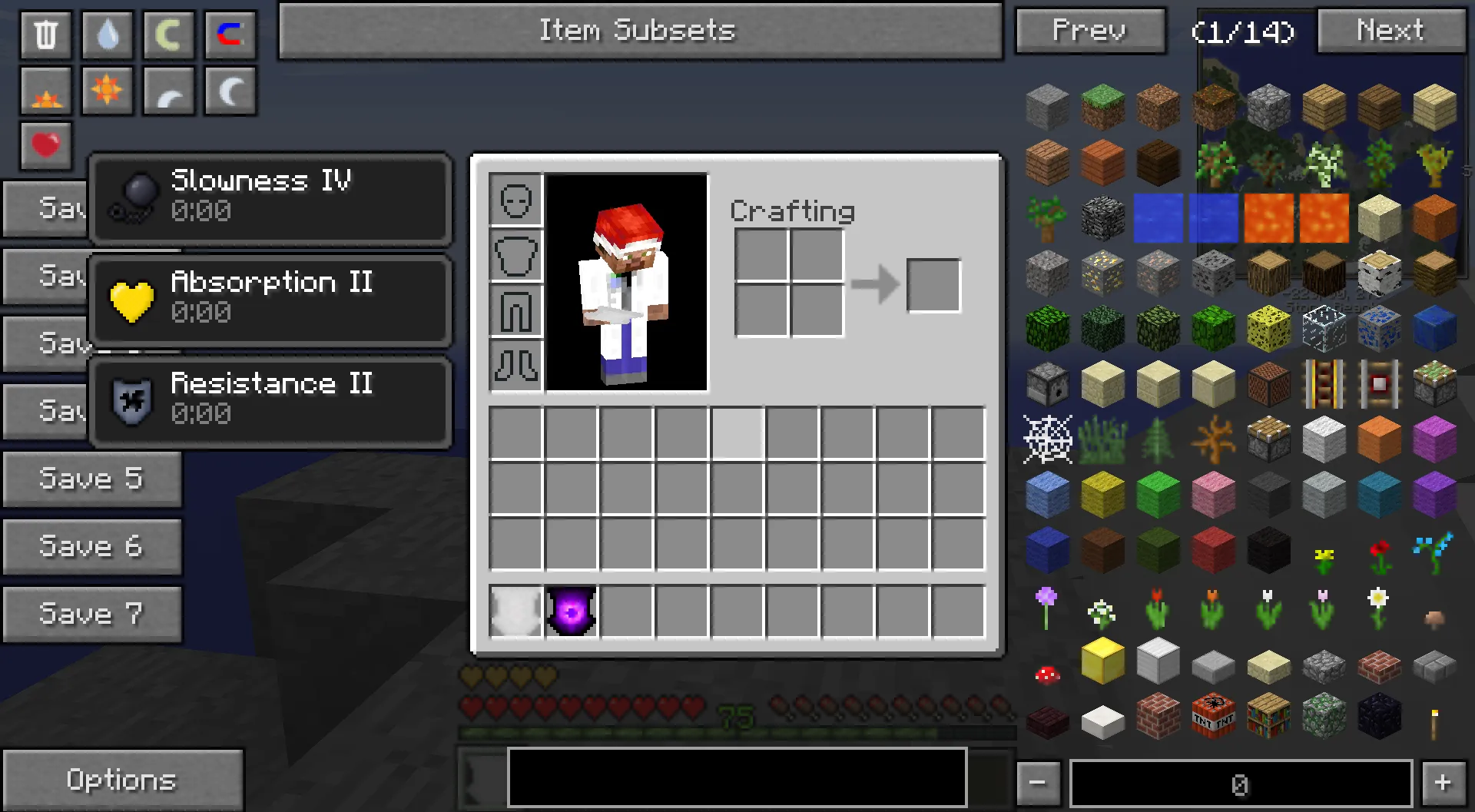Open the Options menu
Image resolution: width=1475 pixels, height=812 pixels.
(122, 779)
